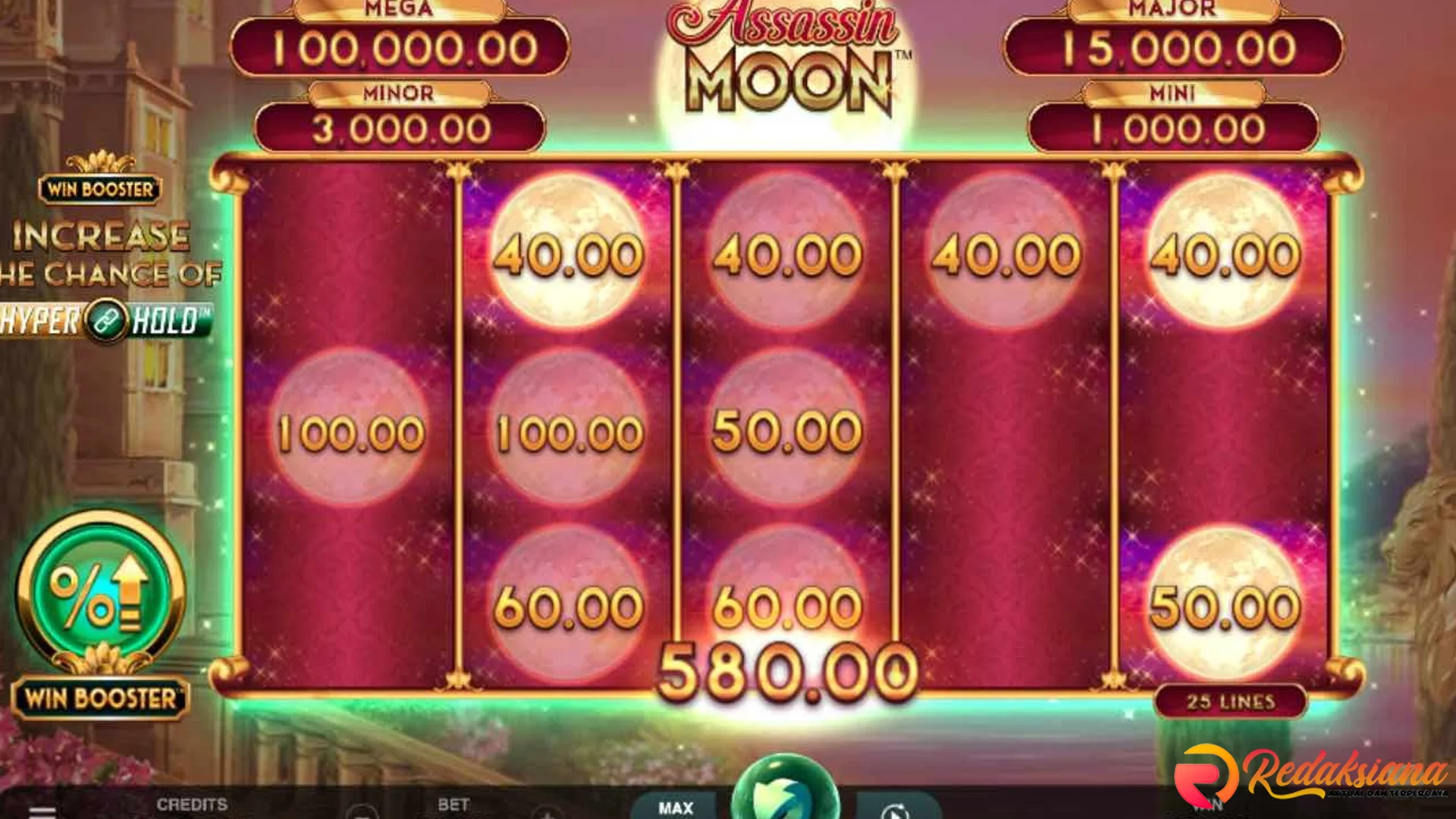1456x819 pixels.
Task: Decrease bet with the minus stepper
Action: coord(360,811)
